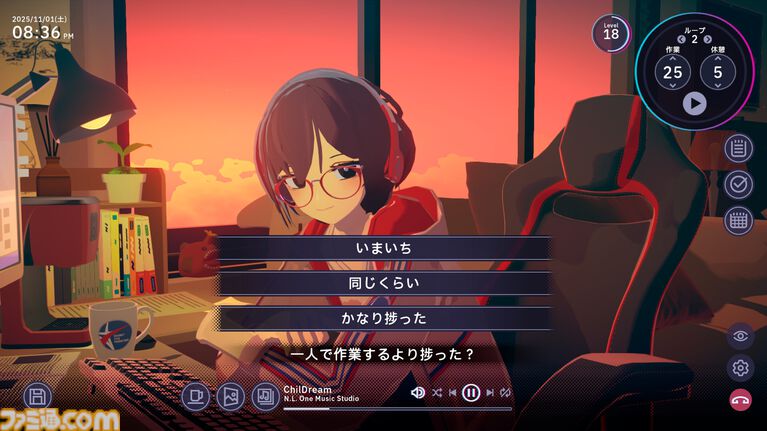Toggle music shuffle mode
The image size is (767, 431).
coord(437,393)
